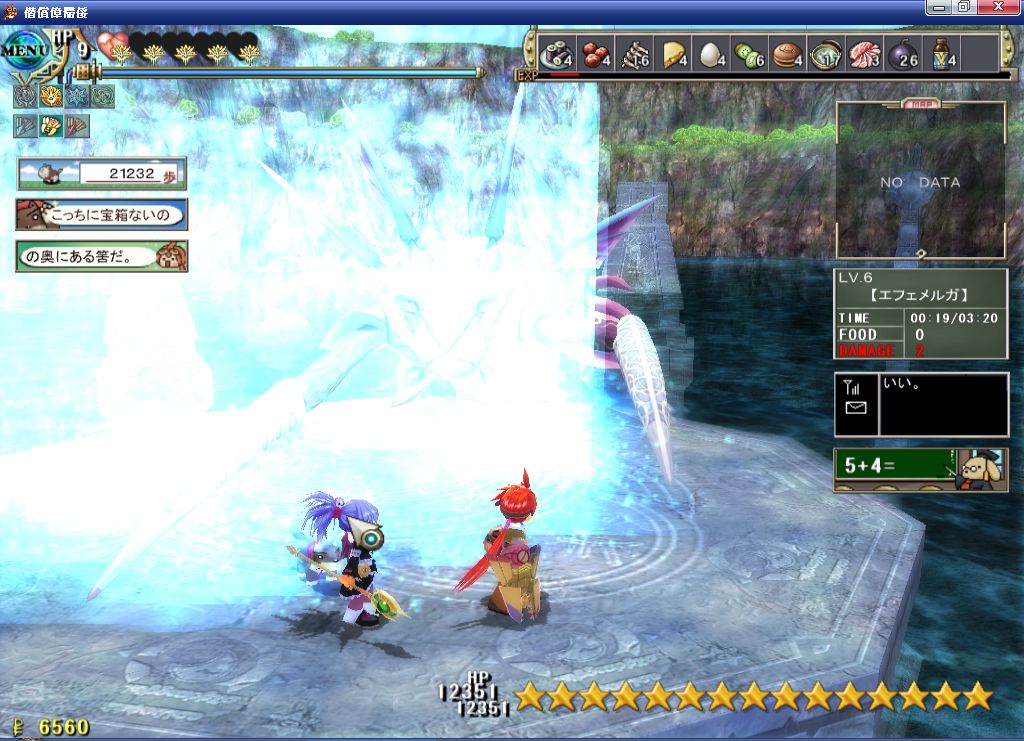The image size is (1024, 741).
Task: Pick the sliced kiwi item
Action: [748, 53]
